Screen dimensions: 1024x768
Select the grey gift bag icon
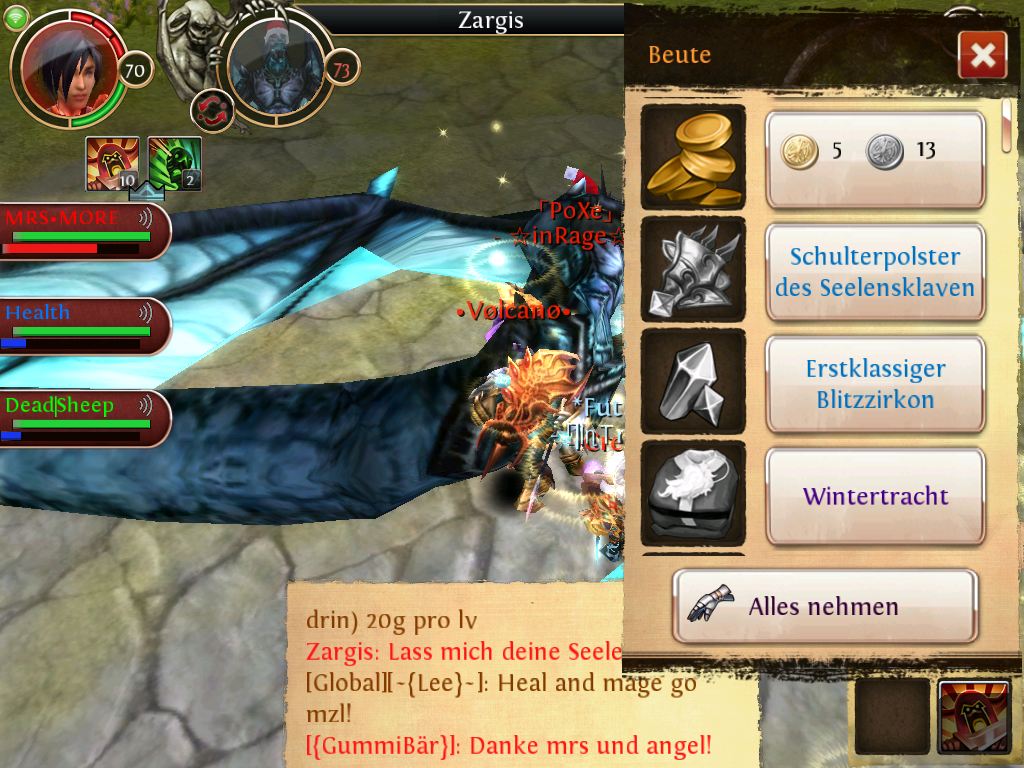(693, 494)
